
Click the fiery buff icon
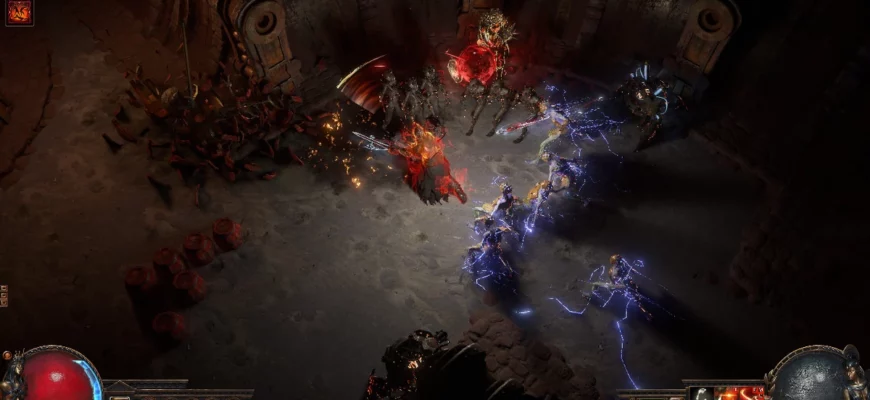pyautogui.click(x=19, y=13)
